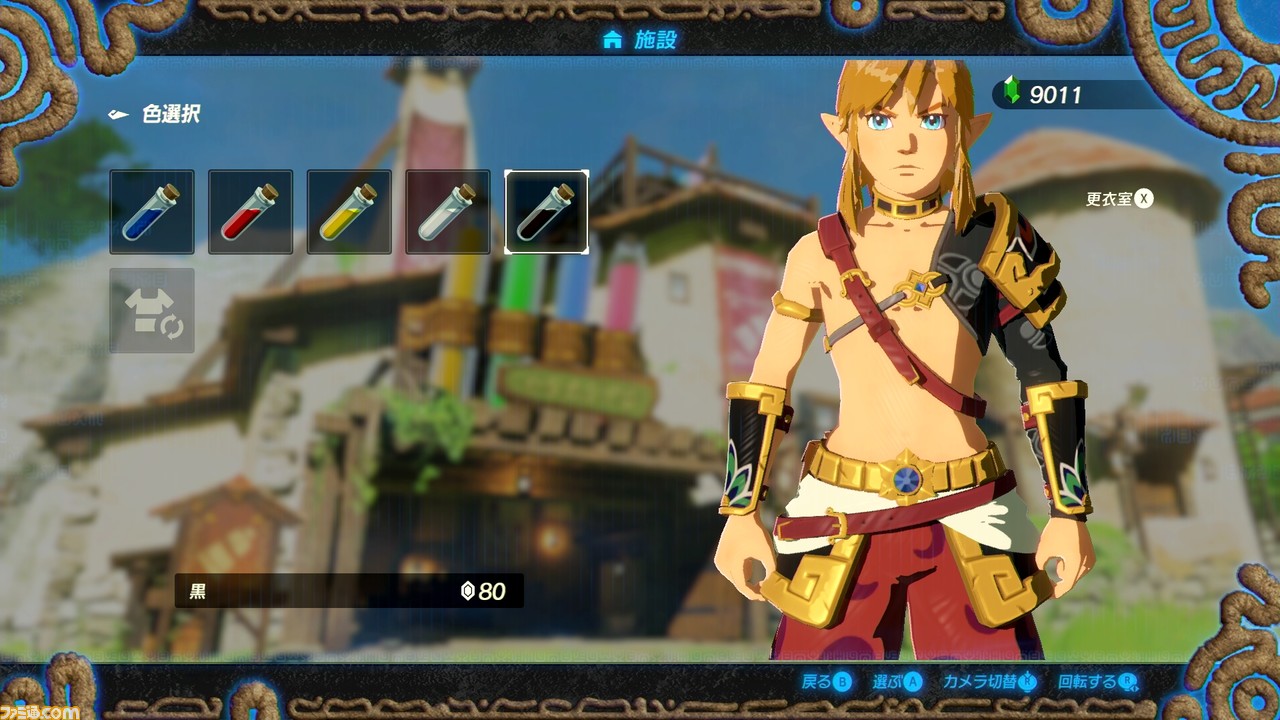The width and height of the screenshot is (1280, 720).
Task: Select the yellow dye bottle
Action: [349, 211]
